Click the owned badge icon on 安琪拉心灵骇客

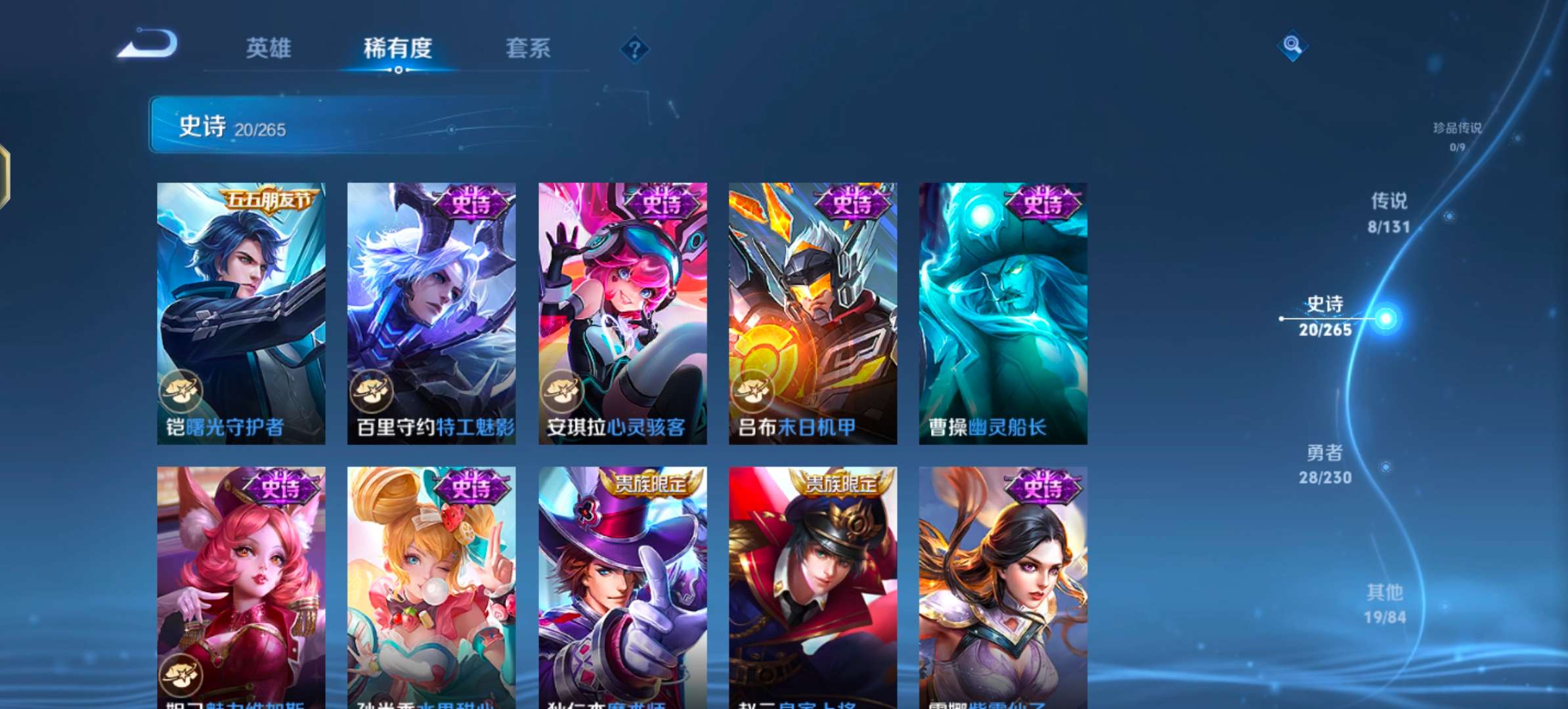coord(563,390)
